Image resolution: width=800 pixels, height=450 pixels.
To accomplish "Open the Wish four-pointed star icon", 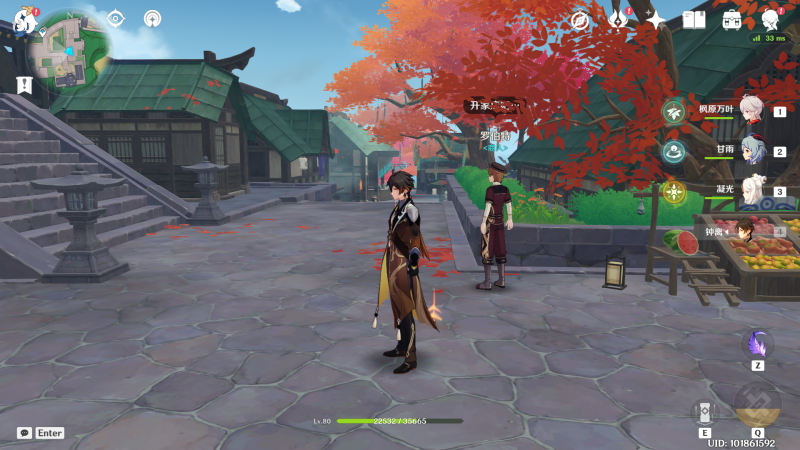I will tap(655, 19).
